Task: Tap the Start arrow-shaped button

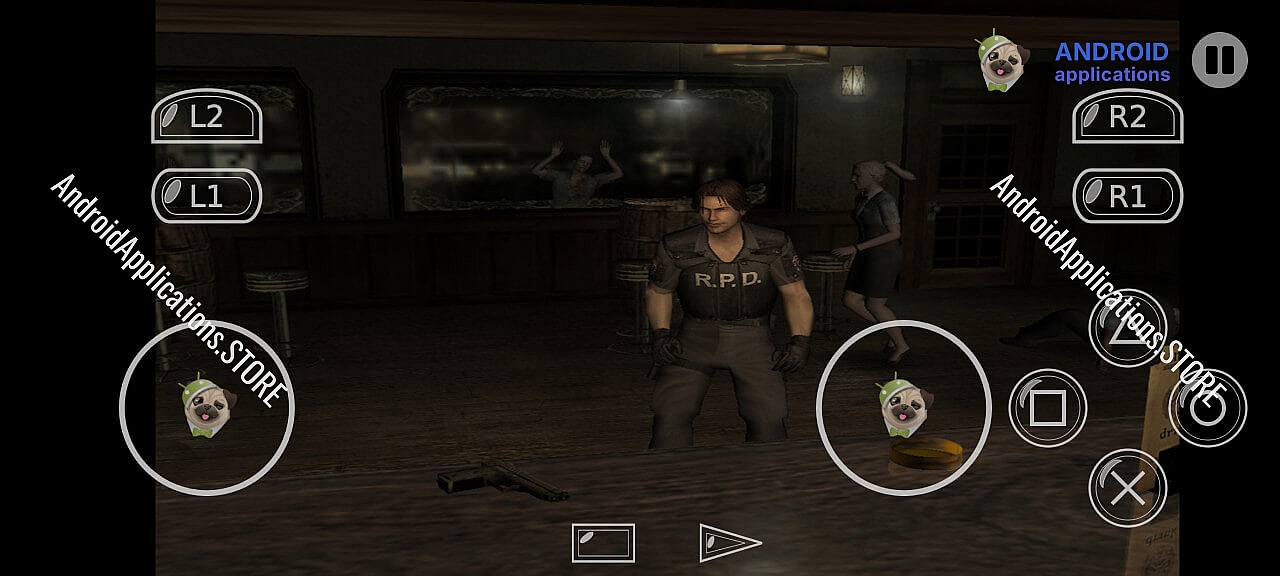Action: pos(730,543)
